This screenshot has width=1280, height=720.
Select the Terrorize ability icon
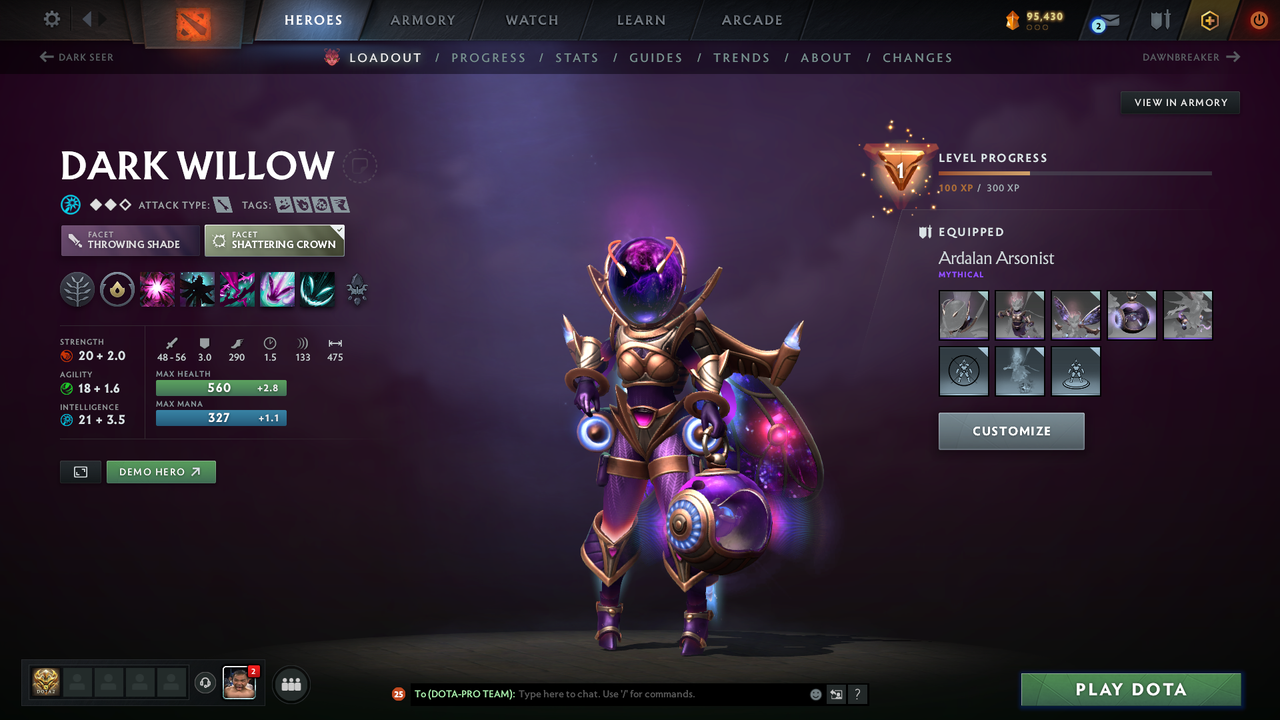click(x=317, y=289)
